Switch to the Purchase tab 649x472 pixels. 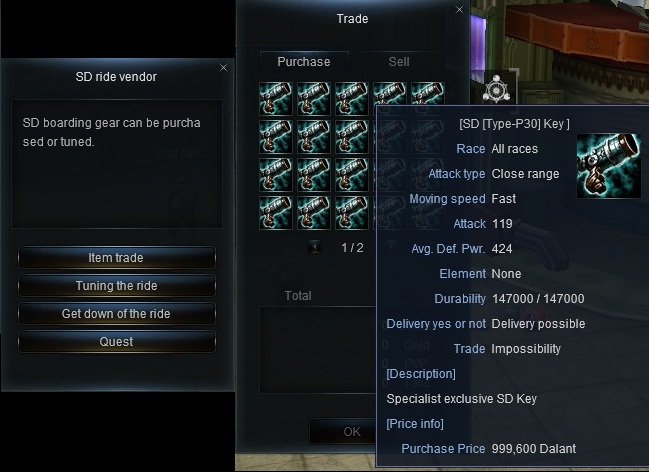click(304, 62)
